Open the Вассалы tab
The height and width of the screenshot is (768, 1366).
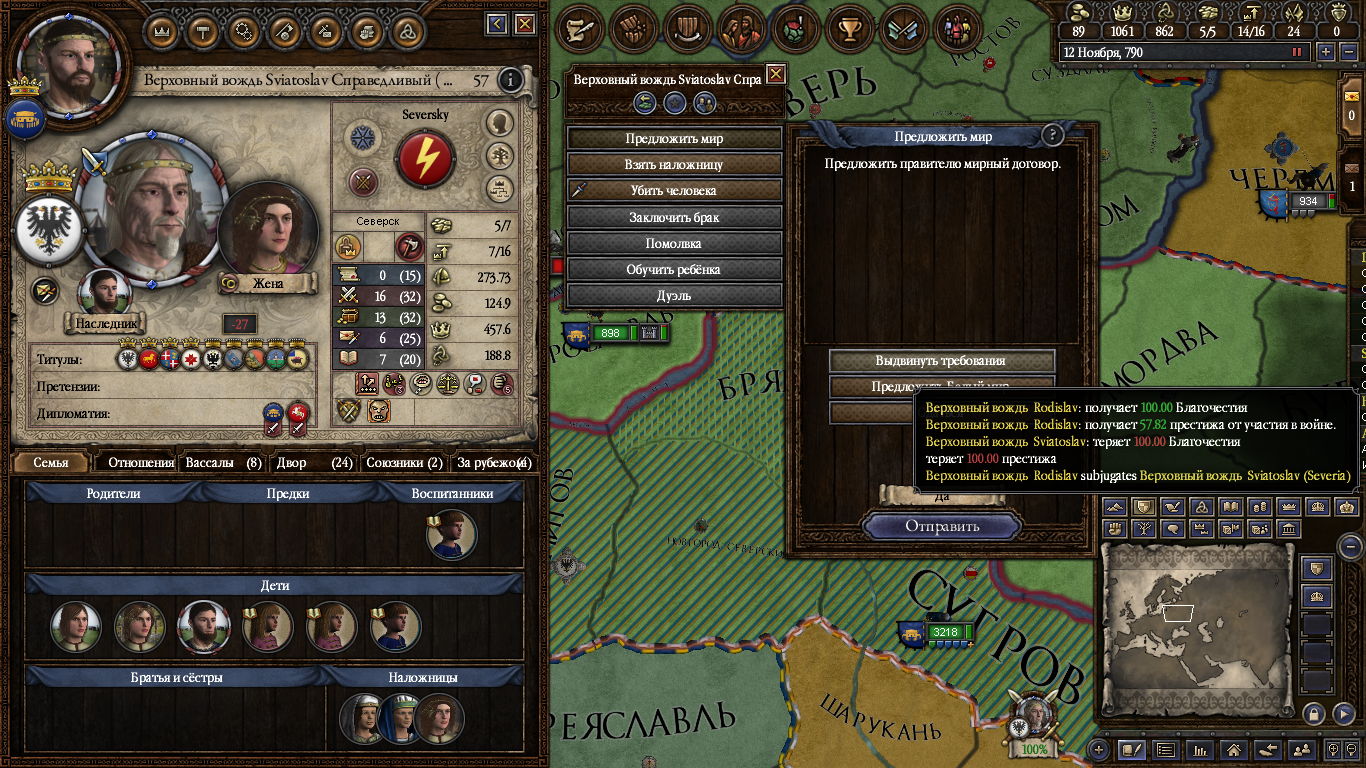tap(224, 463)
